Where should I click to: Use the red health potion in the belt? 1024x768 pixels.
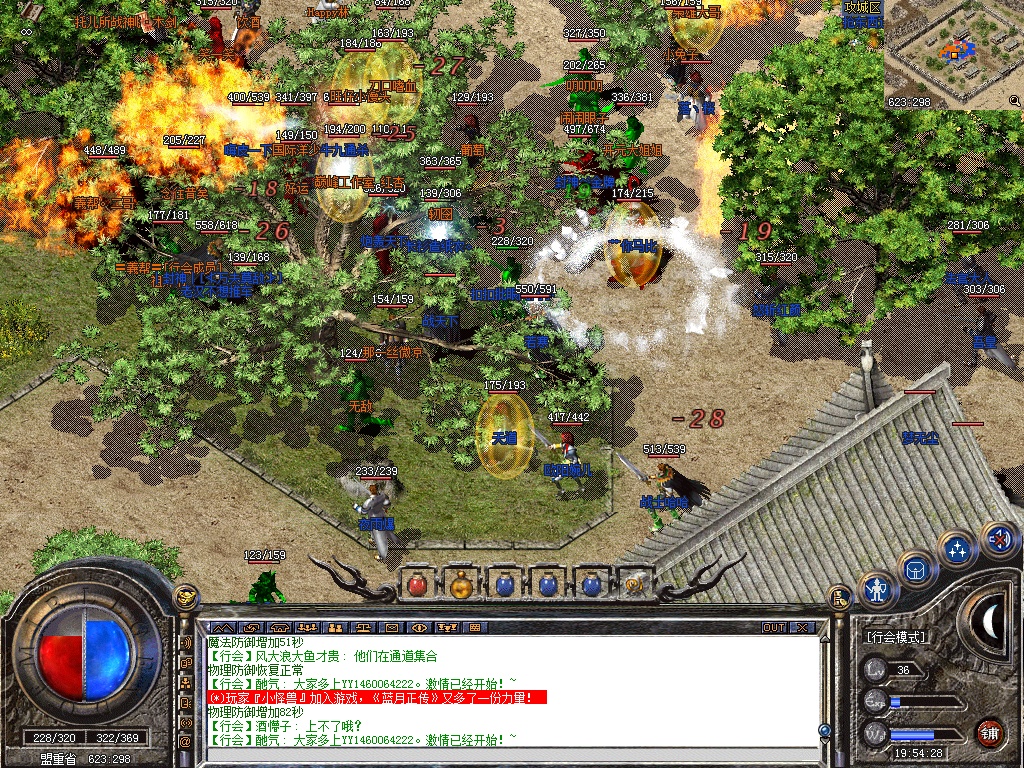click(x=418, y=583)
